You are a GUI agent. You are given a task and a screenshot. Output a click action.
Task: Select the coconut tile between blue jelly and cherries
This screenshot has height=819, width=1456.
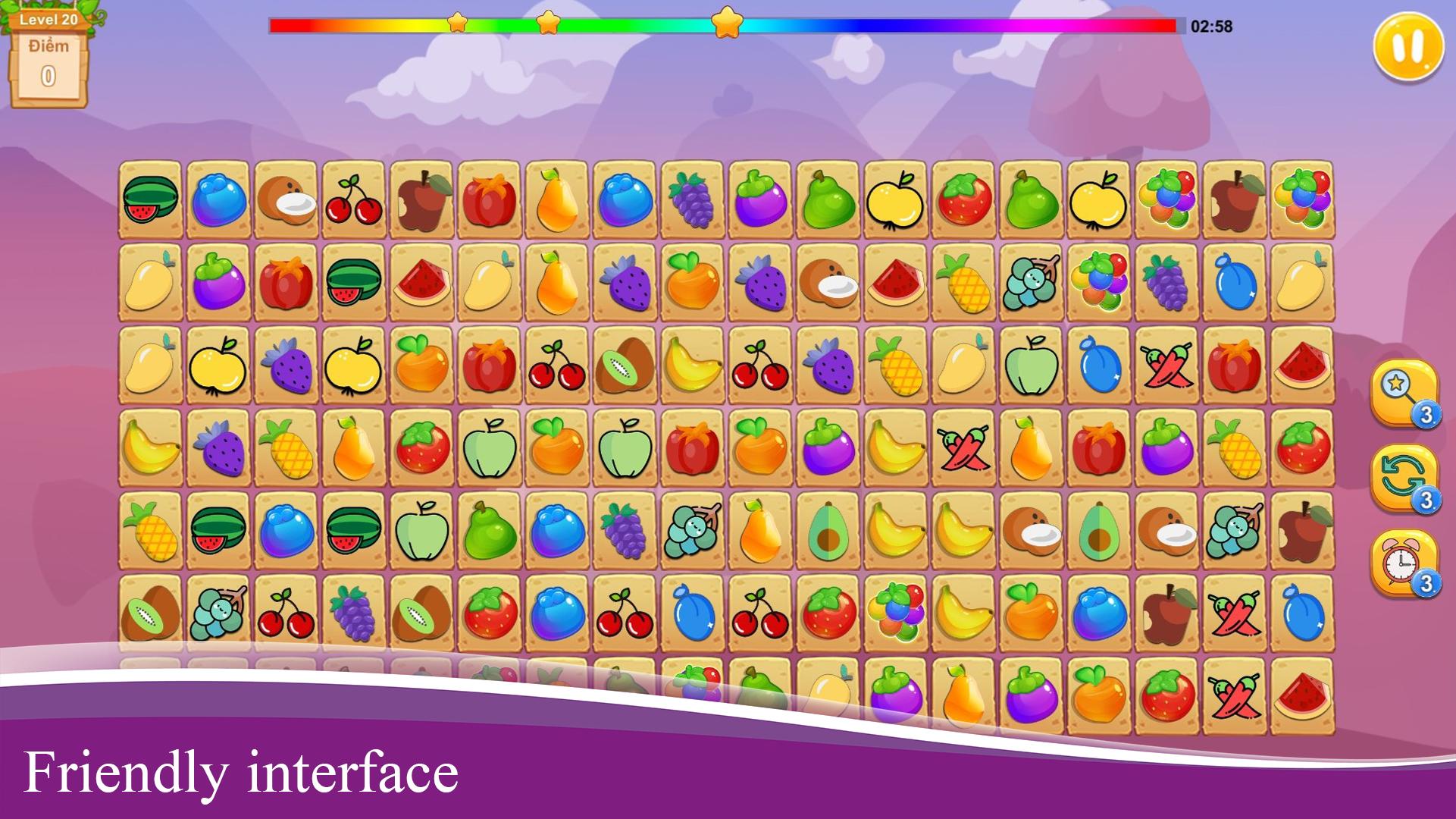286,199
